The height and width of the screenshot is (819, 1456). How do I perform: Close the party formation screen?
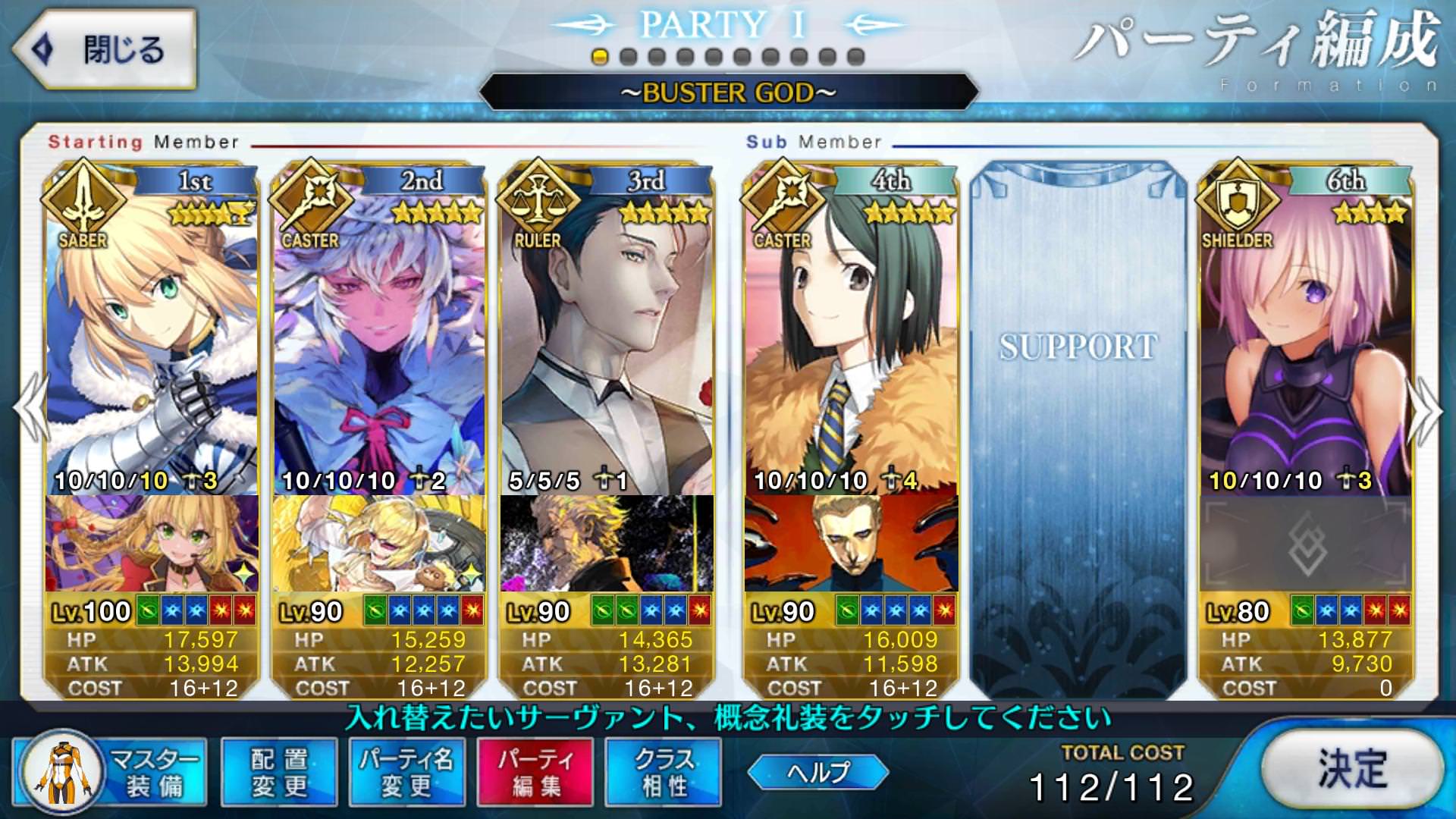point(105,50)
